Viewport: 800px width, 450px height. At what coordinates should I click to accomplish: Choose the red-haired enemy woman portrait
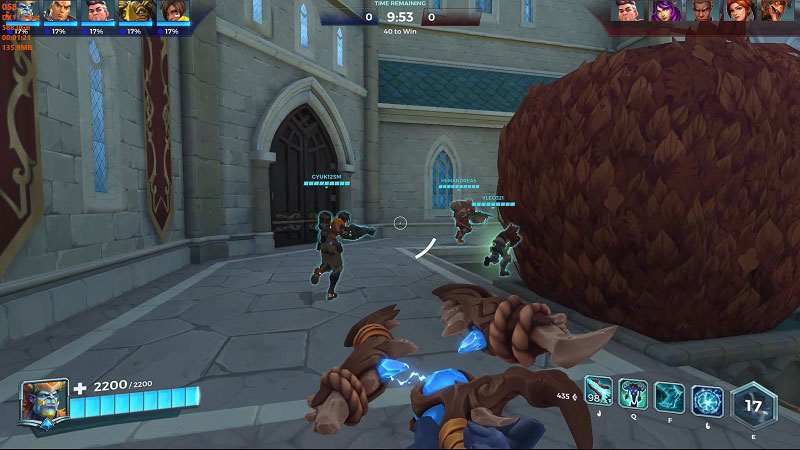click(740, 11)
